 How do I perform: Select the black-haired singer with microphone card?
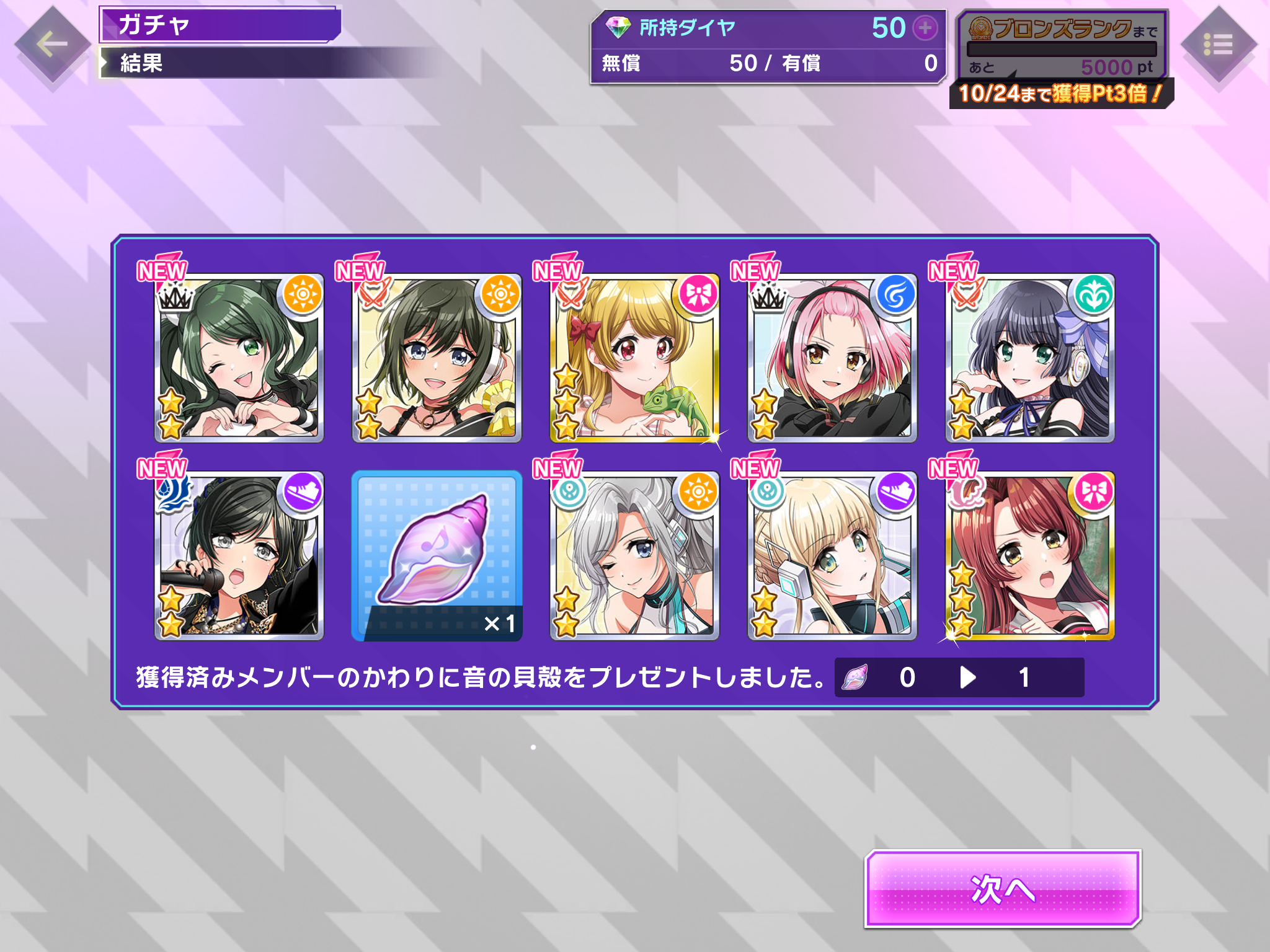click(239, 556)
